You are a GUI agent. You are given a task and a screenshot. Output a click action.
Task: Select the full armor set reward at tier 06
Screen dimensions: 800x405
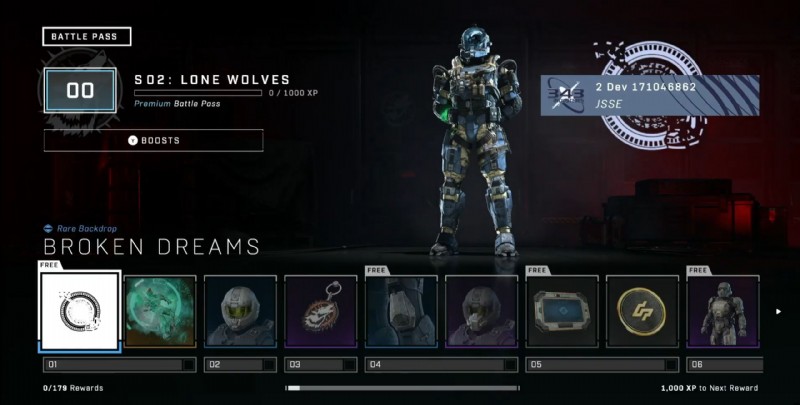tap(723, 311)
